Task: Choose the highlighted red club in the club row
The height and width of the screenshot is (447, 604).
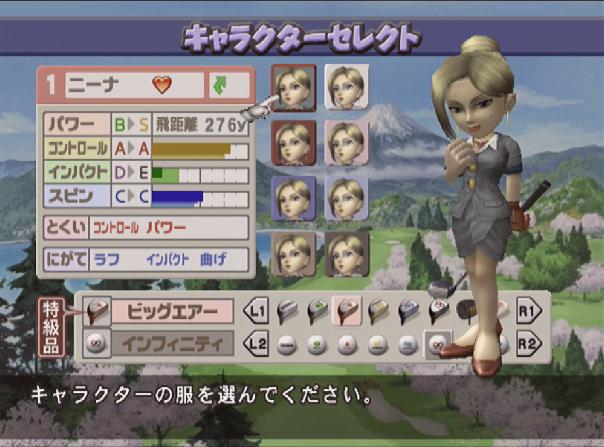Action: click(345, 311)
